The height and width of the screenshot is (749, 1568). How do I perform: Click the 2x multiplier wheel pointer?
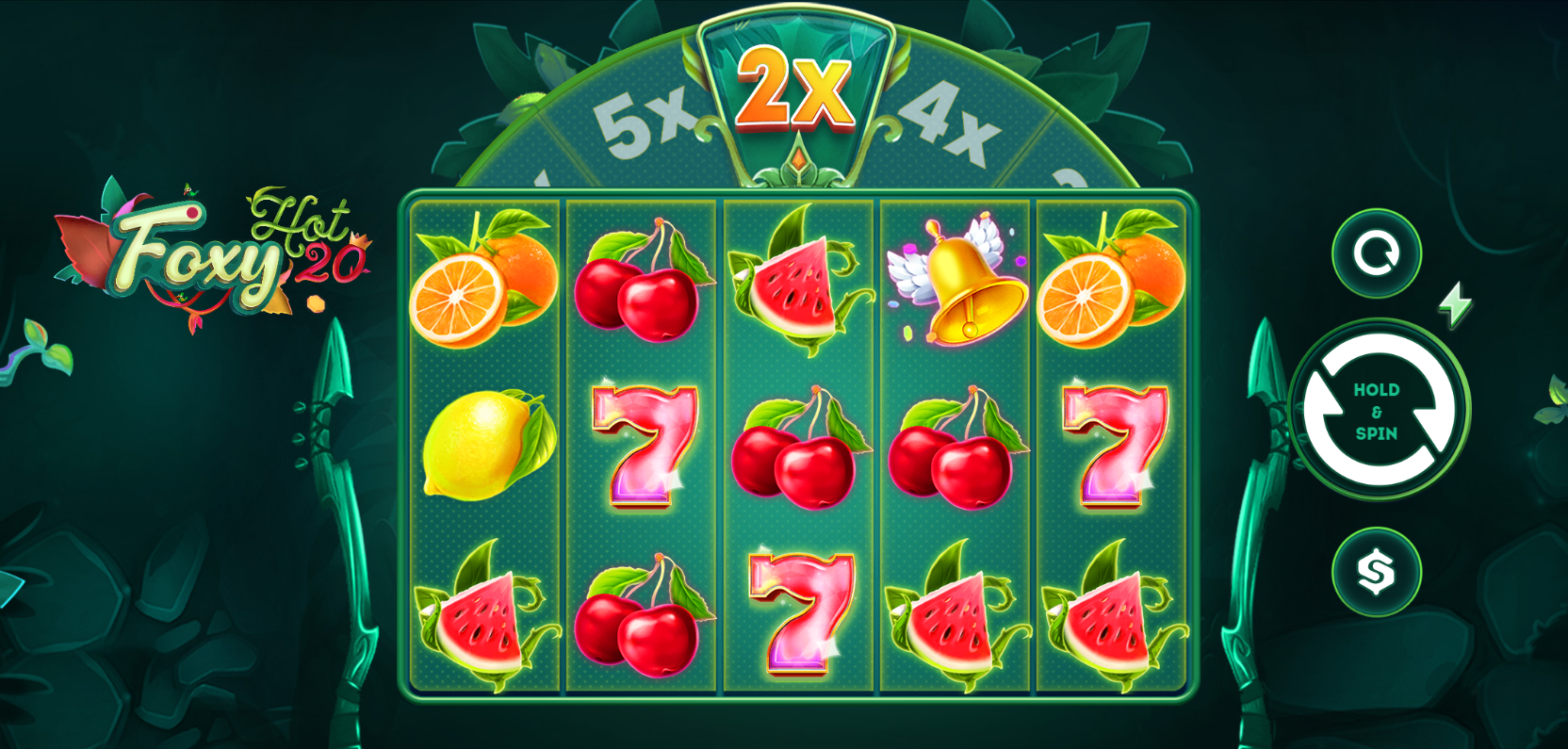(799, 90)
